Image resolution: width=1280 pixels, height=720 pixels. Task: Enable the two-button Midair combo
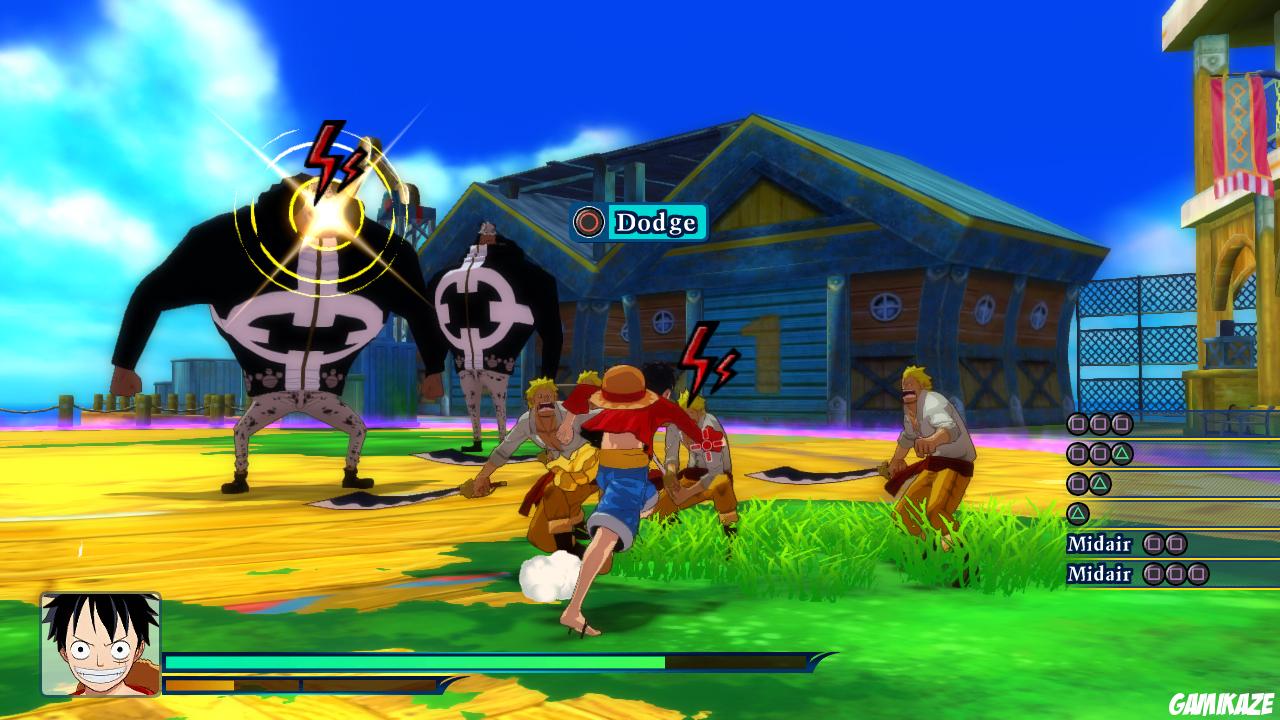coord(1164,544)
